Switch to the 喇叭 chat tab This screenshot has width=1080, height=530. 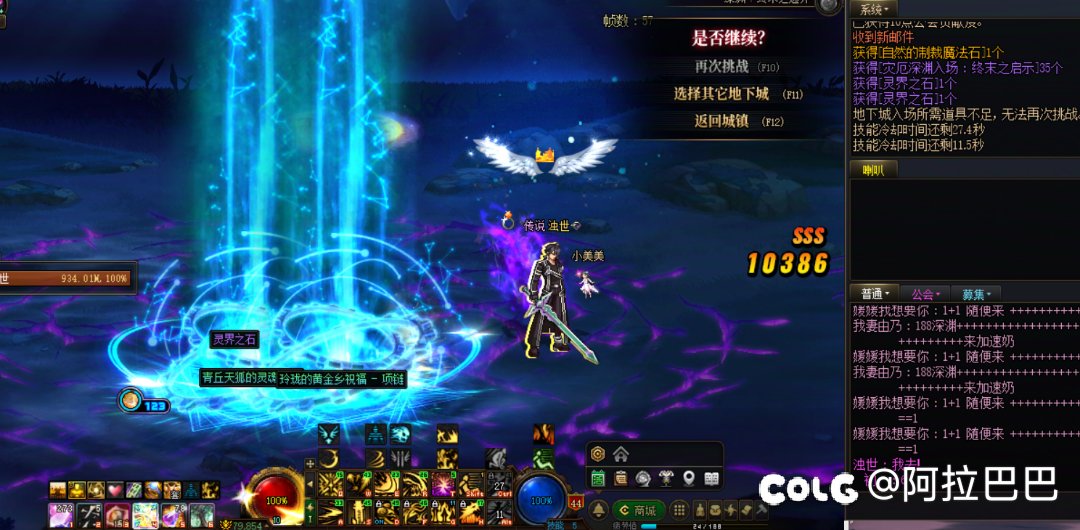click(x=873, y=170)
